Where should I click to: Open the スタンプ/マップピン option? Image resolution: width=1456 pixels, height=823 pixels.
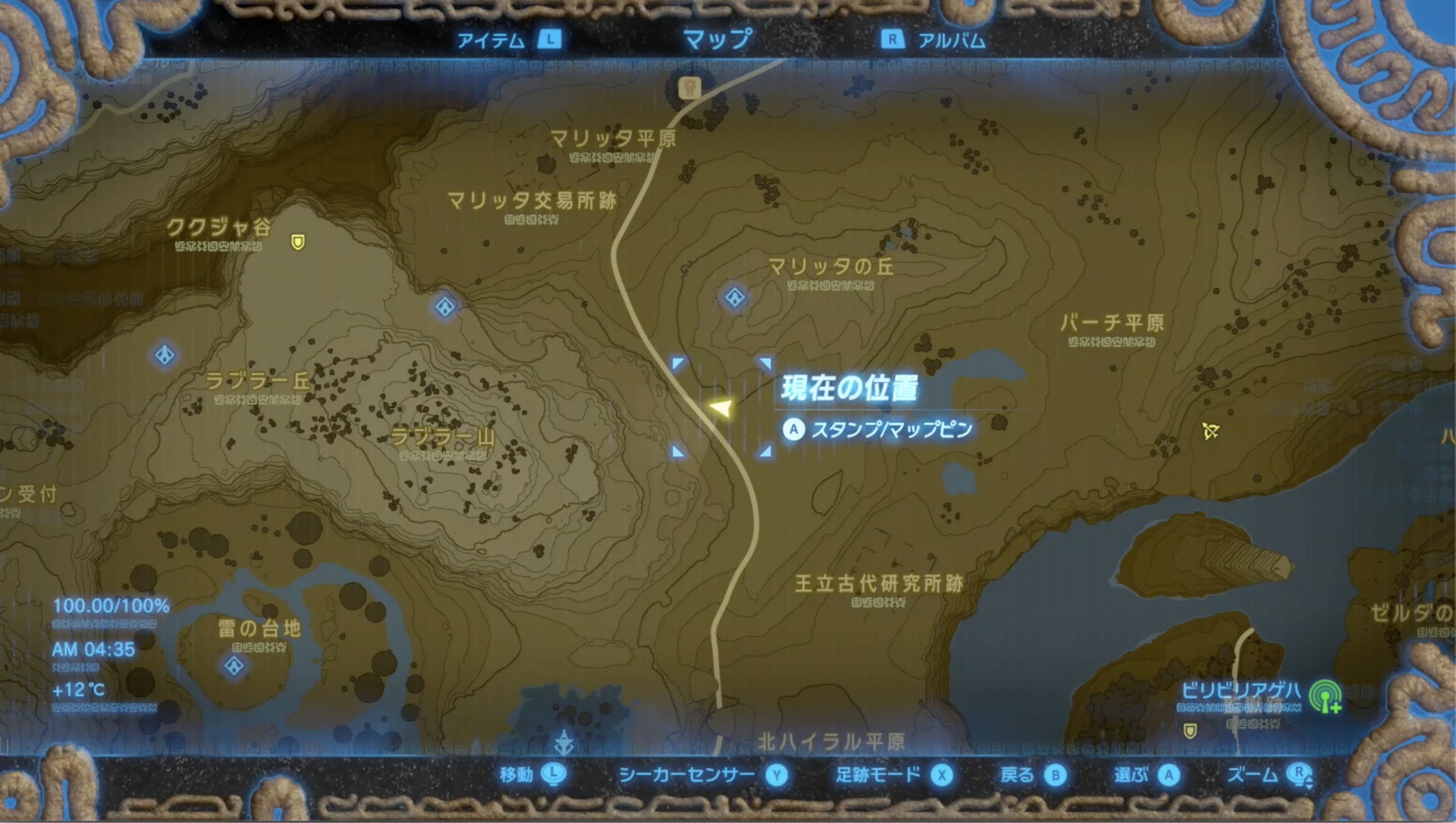[880, 429]
